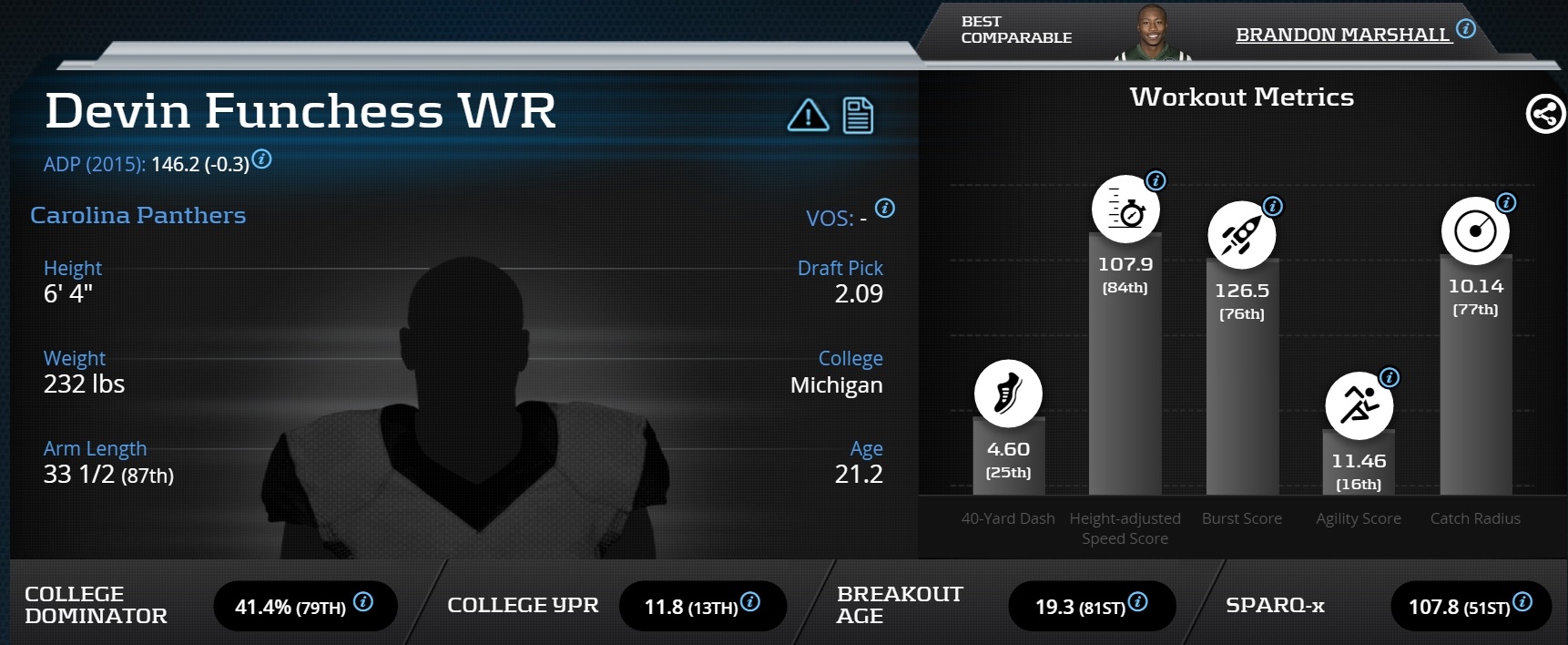Select the Burst Score rocket icon
This screenshot has height=645, width=1568.
click(x=1241, y=235)
